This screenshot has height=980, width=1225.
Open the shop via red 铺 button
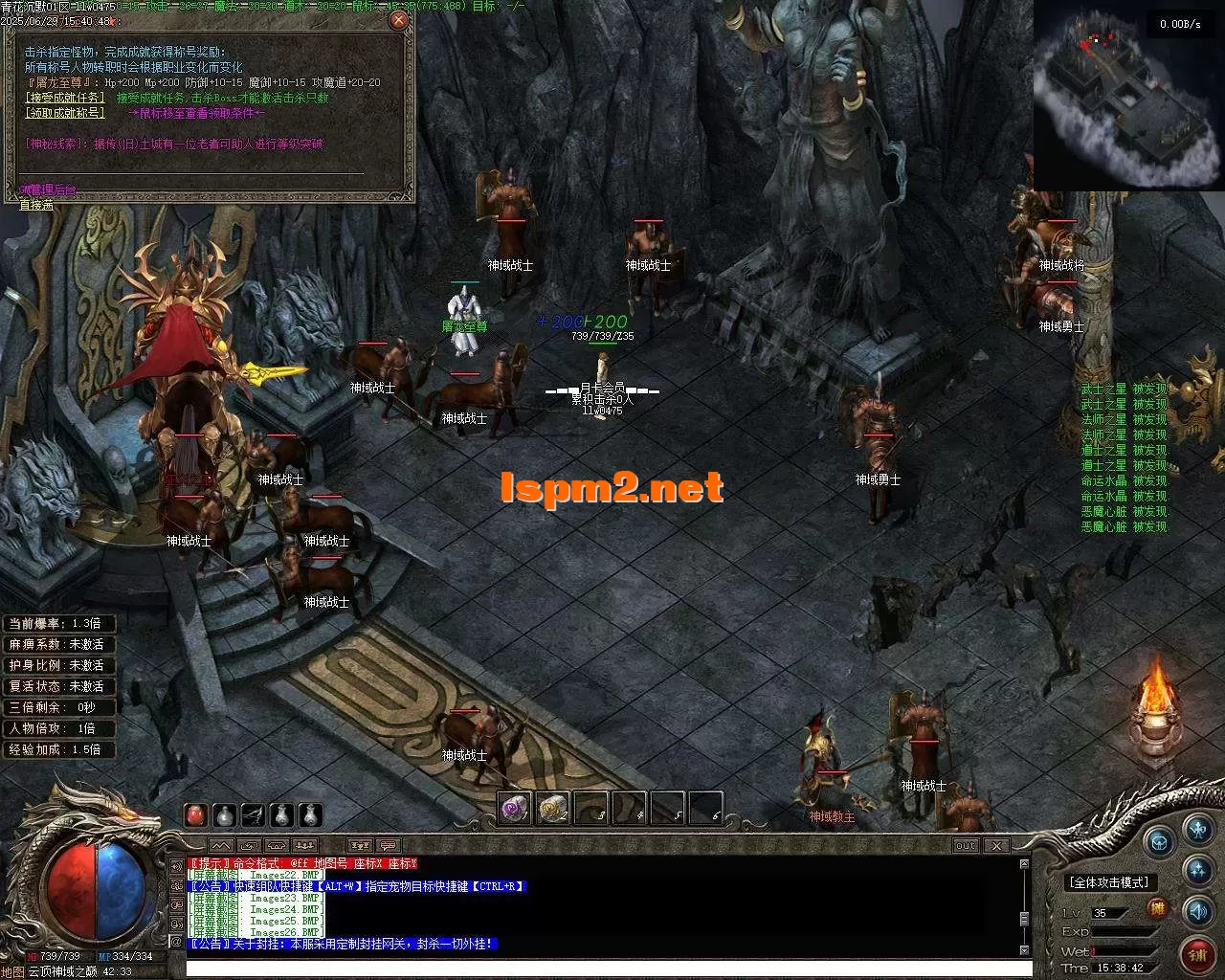pyautogui.click(x=1200, y=954)
